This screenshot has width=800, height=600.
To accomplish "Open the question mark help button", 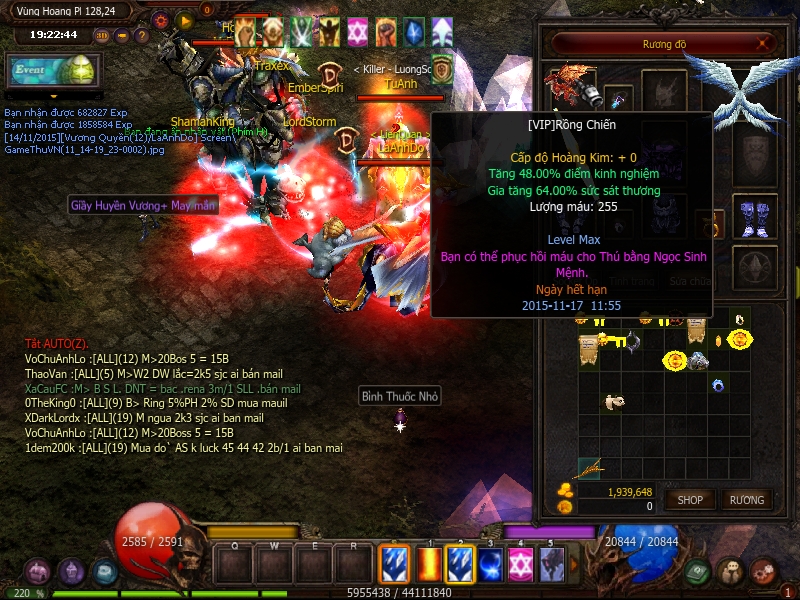I will tap(140, 35).
